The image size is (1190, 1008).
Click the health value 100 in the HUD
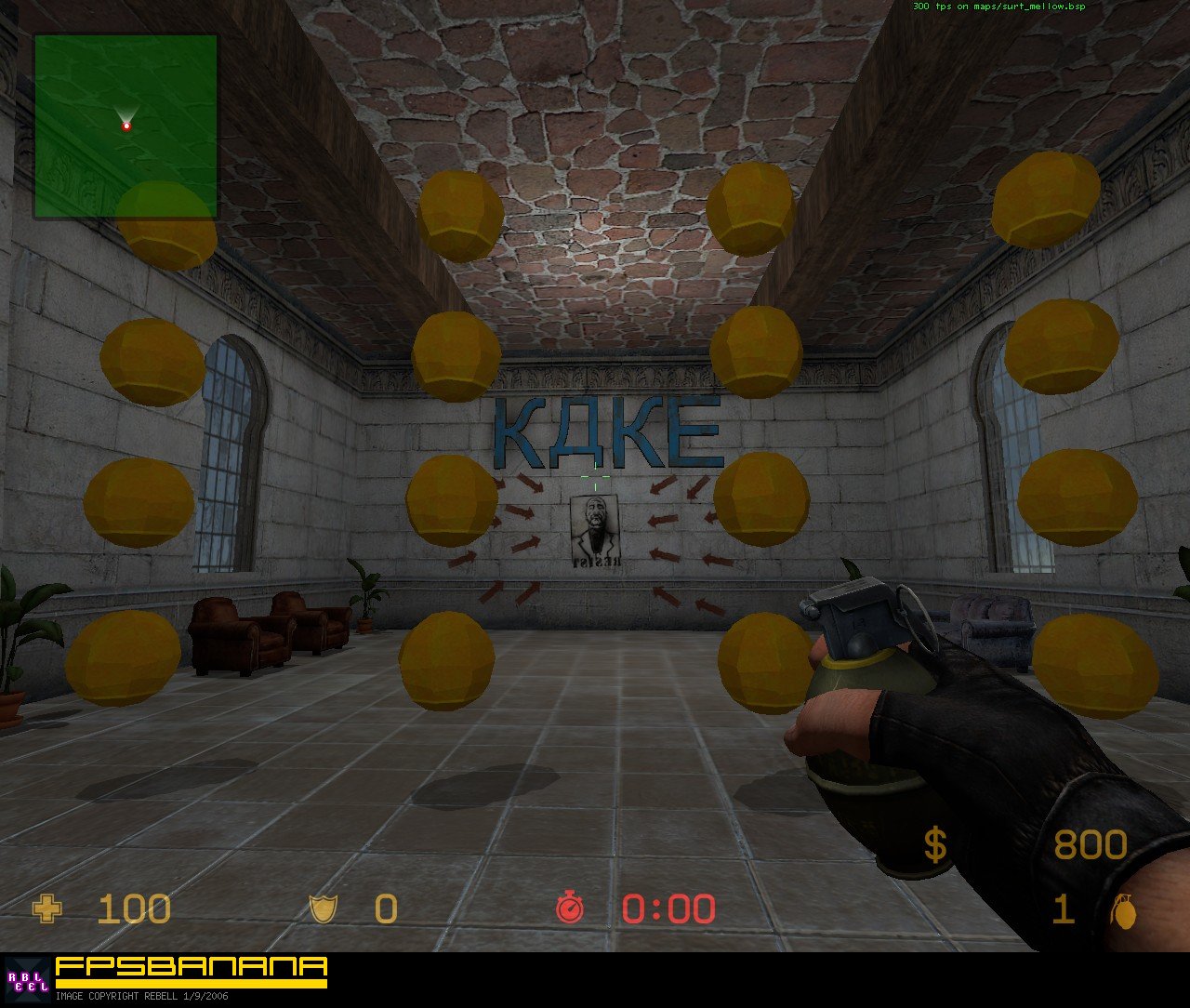[133, 908]
